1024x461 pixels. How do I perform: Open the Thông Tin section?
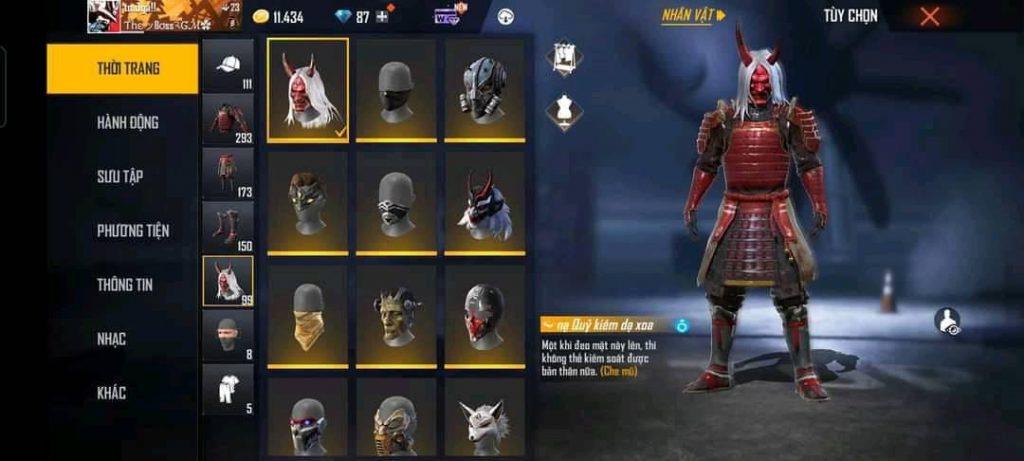point(124,285)
